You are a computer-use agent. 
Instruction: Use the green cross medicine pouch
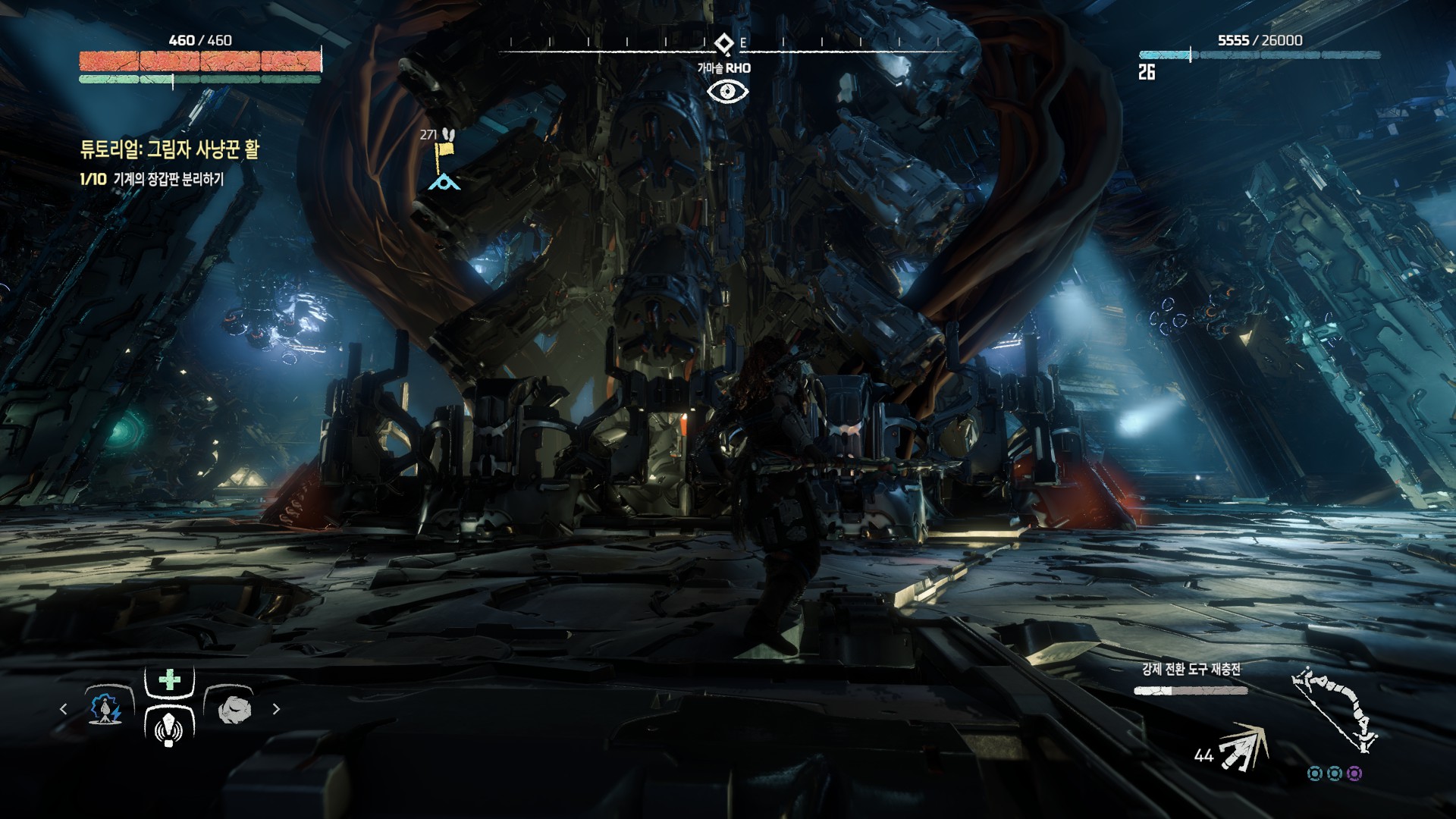click(x=170, y=679)
